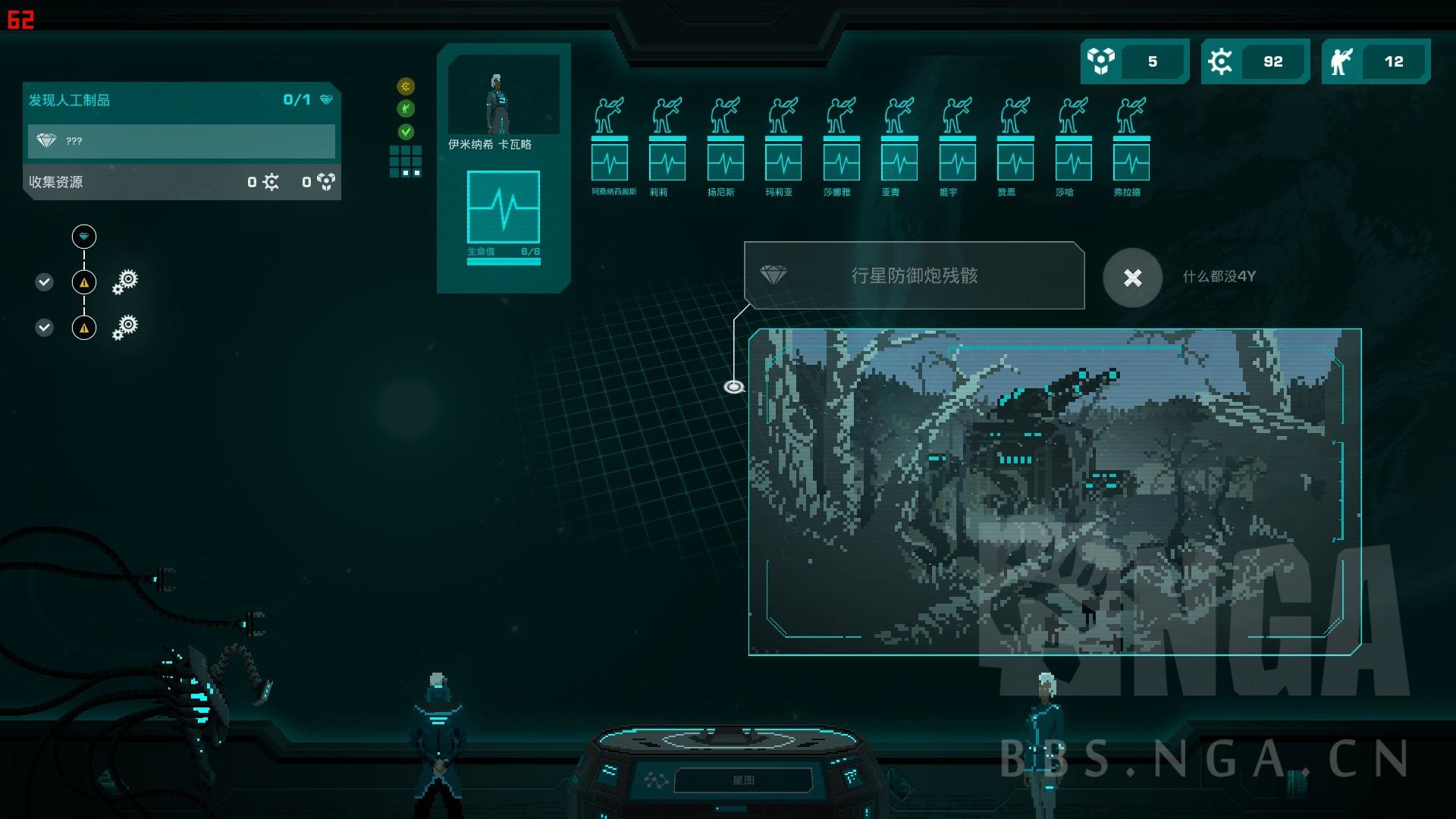Pick soldier 玛莉亚
The height and width of the screenshot is (819, 1456).
click(x=783, y=145)
